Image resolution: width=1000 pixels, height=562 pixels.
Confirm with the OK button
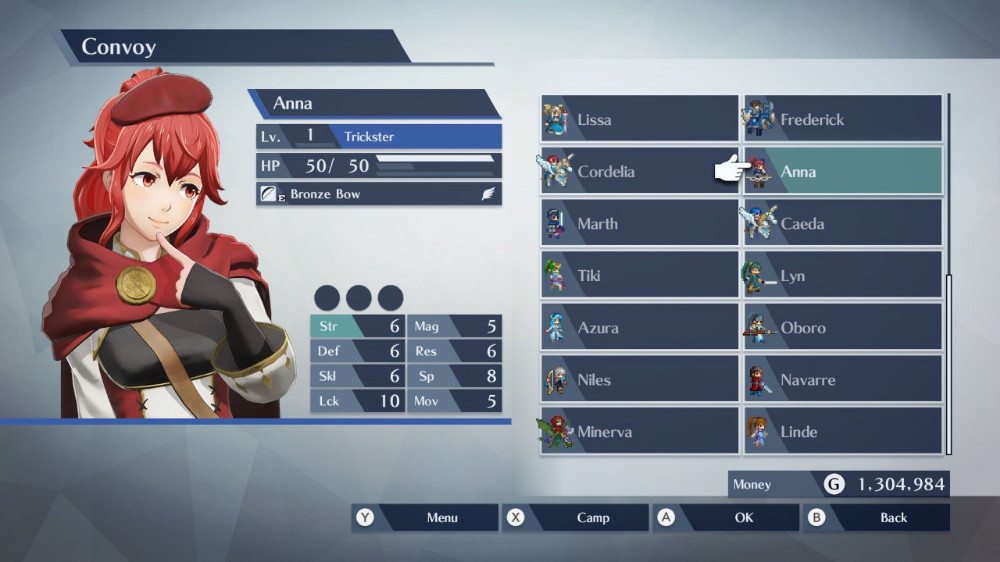(726, 517)
